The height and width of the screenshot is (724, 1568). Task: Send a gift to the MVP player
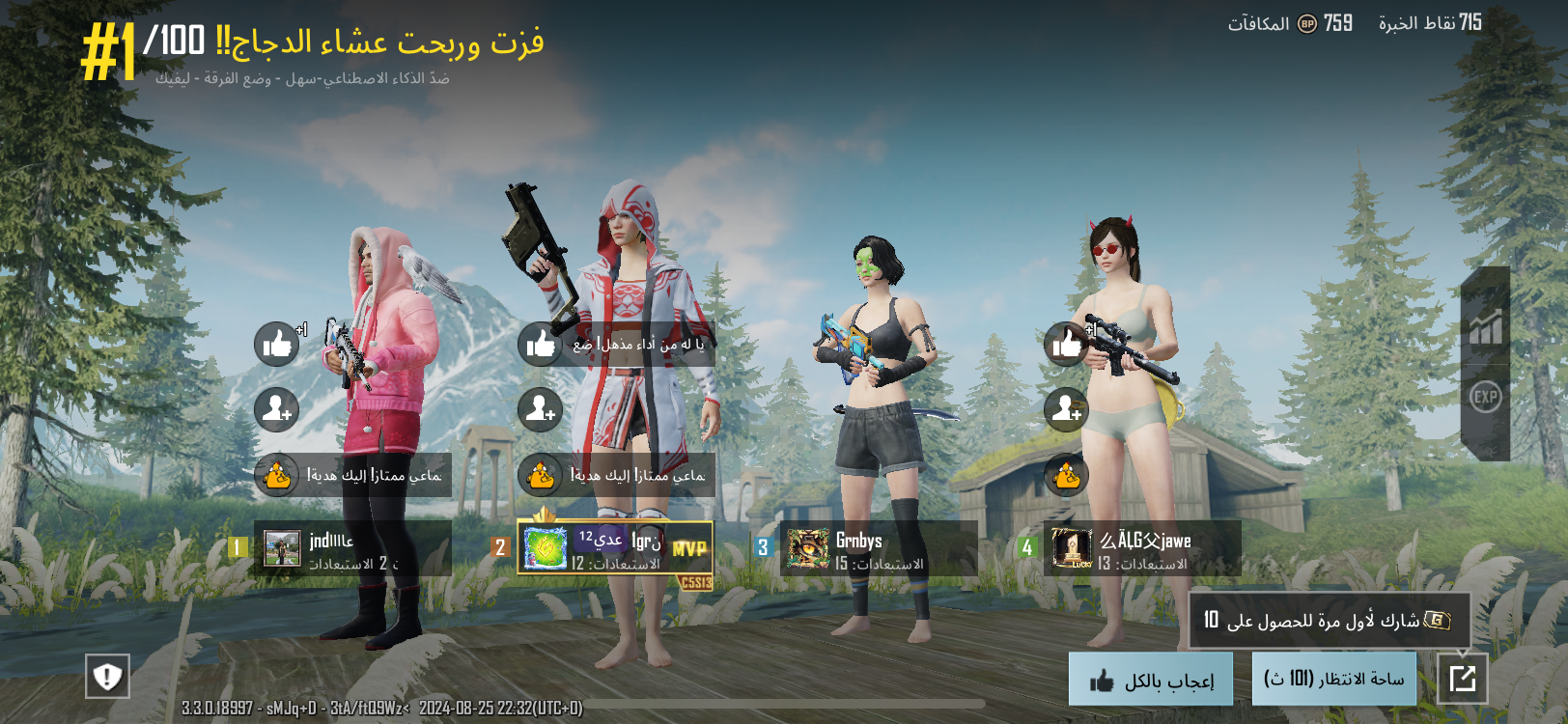coord(541,475)
